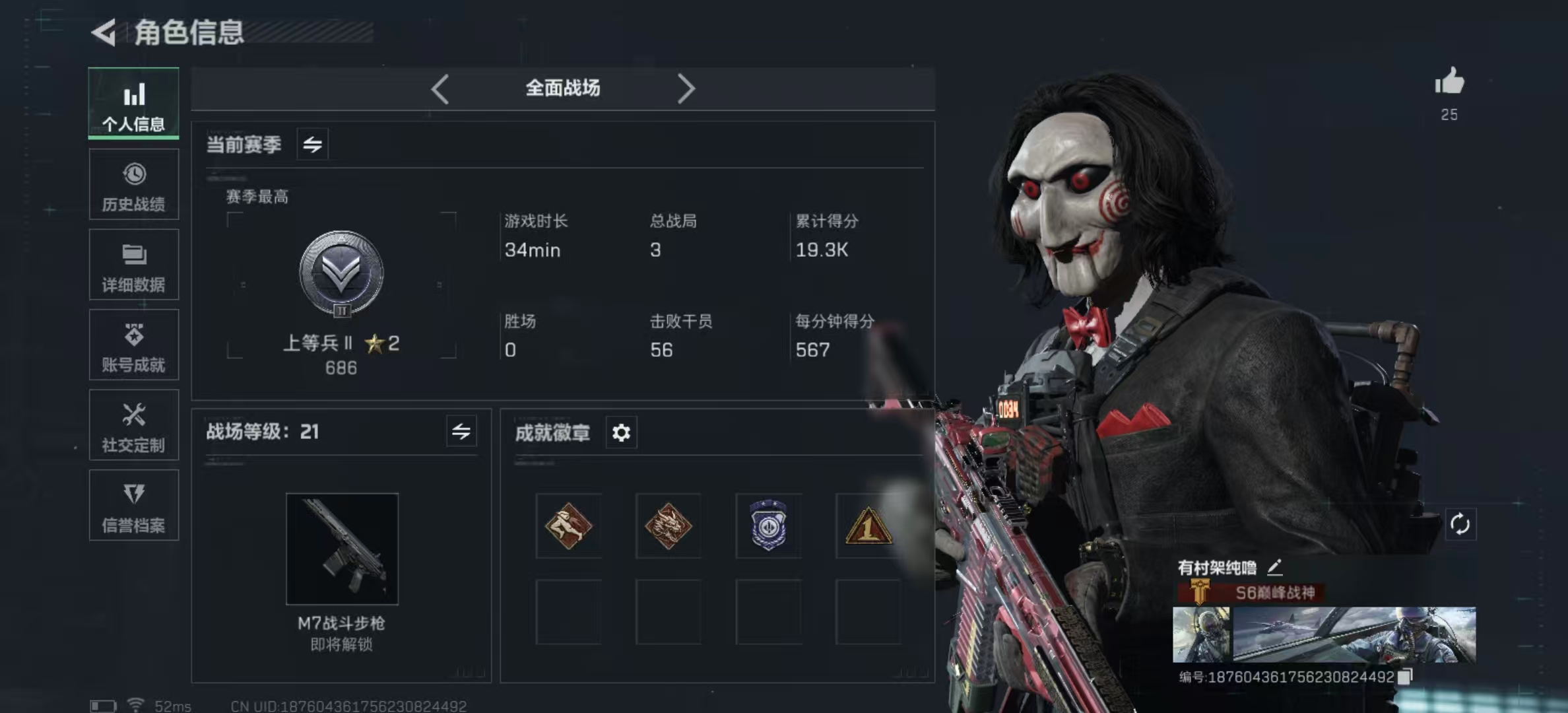The image size is (1568, 713).
Task: Give a thumbs-up like to this player
Action: [x=1449, y=83]
